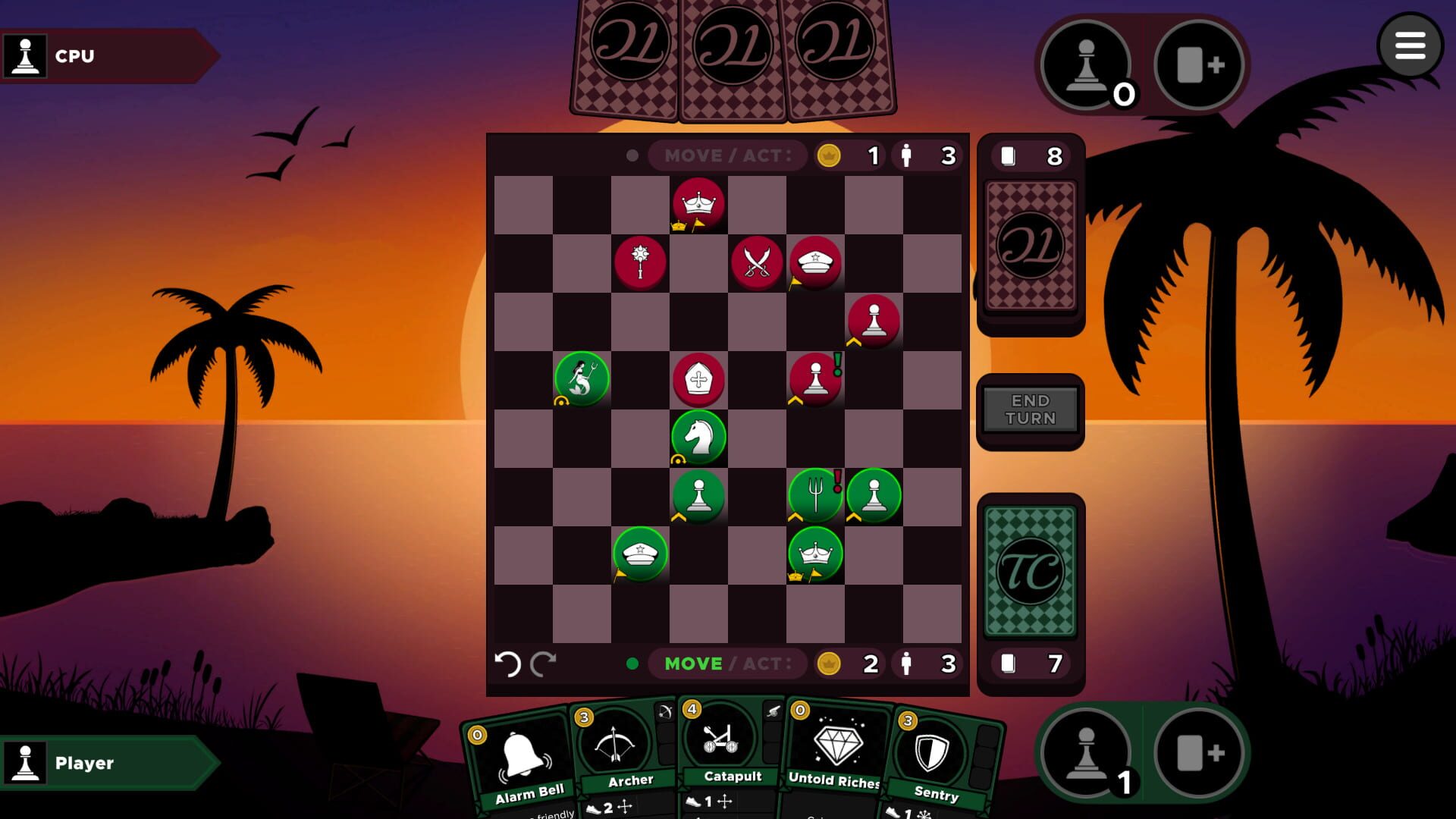Click the redo arrow below the board
This screenshot has height=819, width=1456.
(x=544, y=664)
